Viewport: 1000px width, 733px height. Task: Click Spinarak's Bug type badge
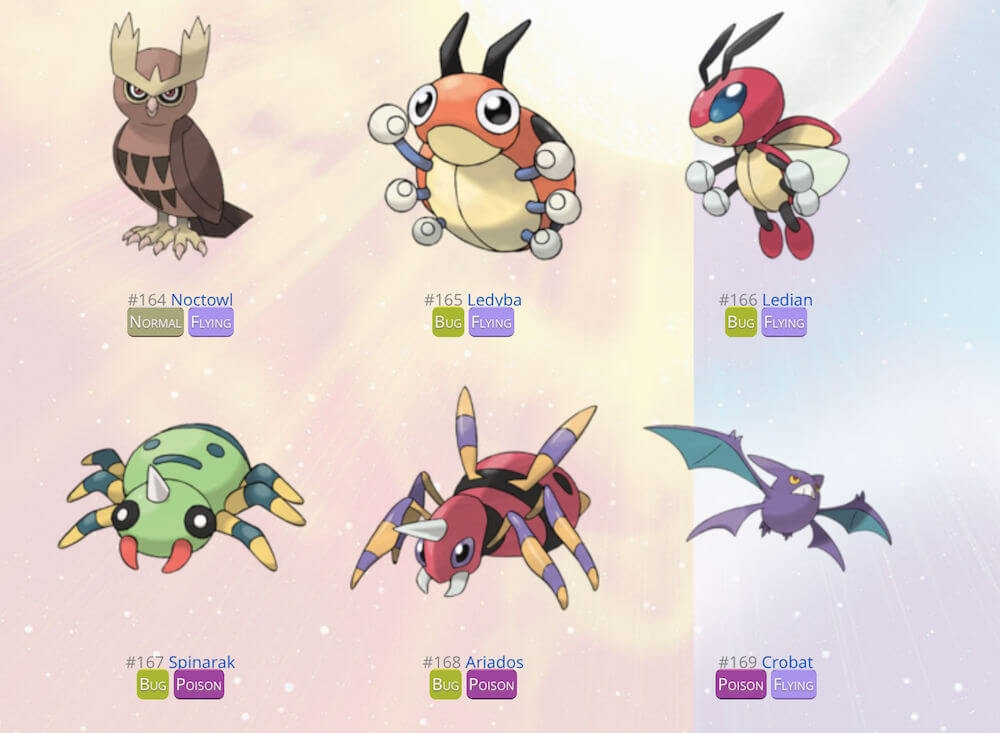153,685
